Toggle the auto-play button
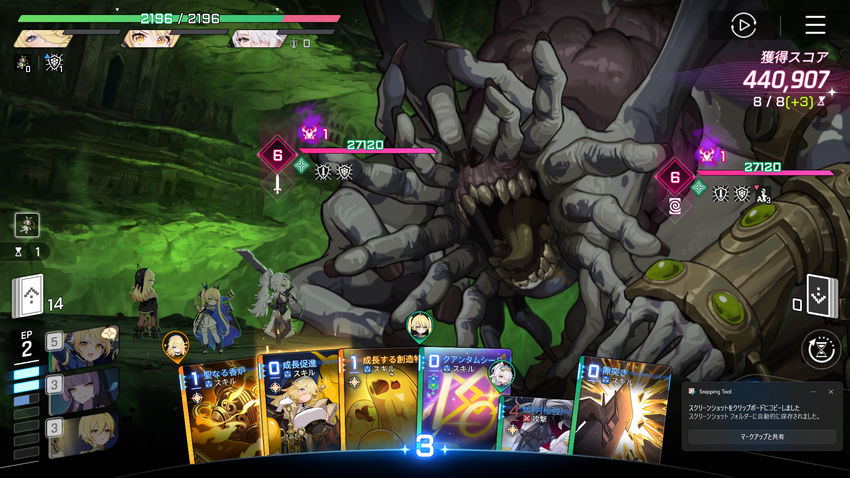 744,25
